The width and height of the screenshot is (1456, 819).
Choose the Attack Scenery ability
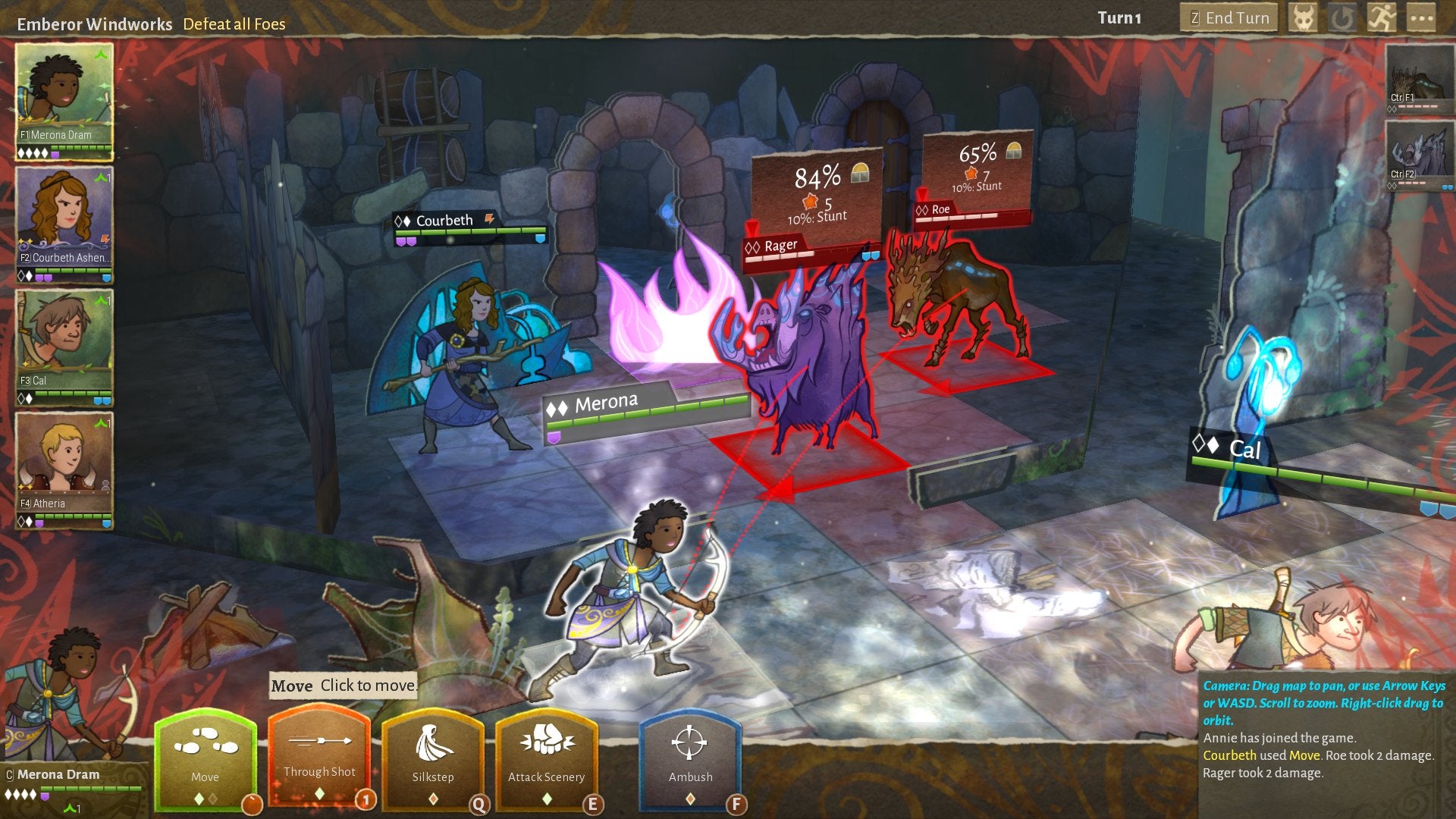(548, 758)
